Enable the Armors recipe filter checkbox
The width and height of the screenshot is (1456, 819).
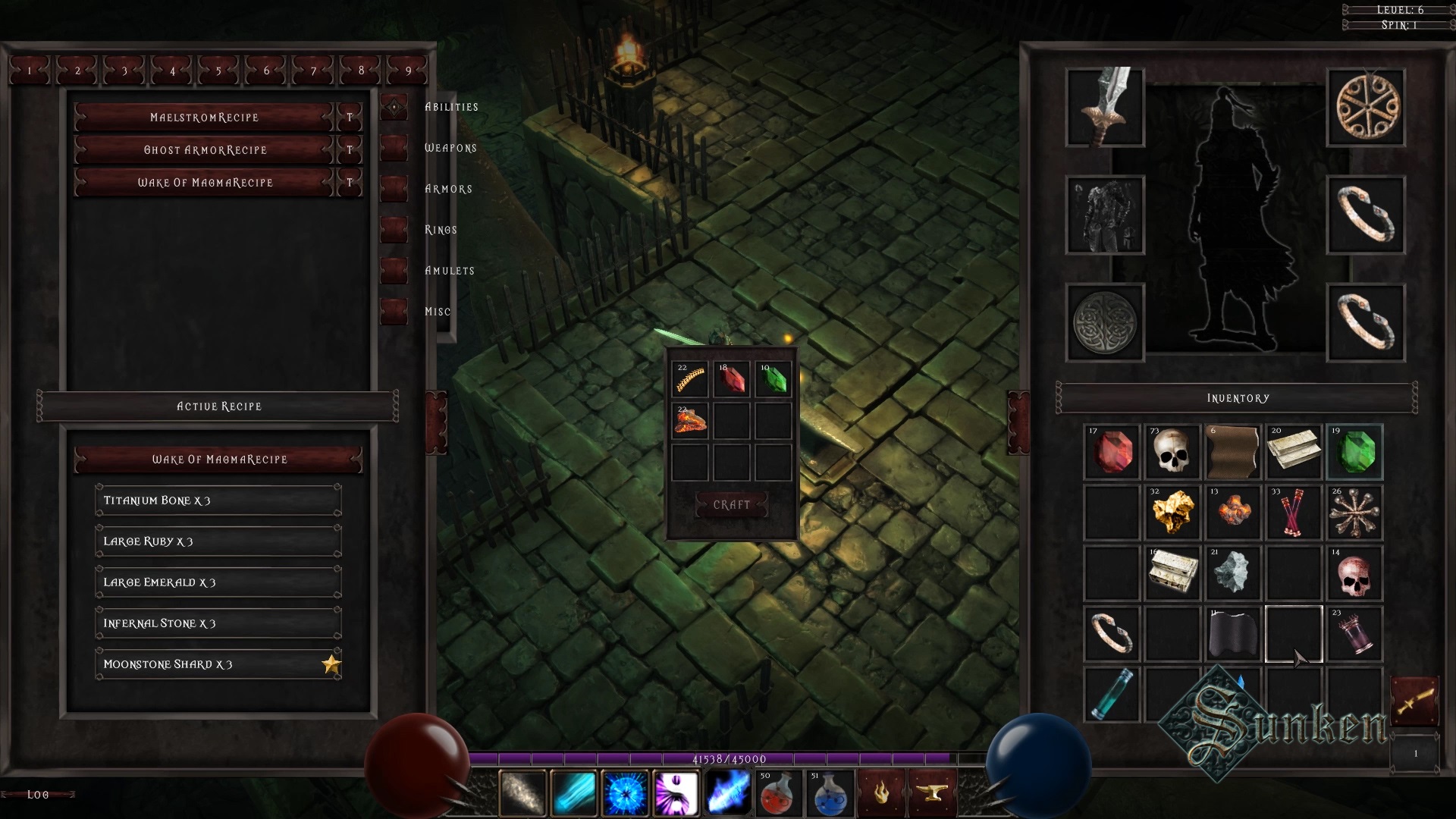coord(394,189)
